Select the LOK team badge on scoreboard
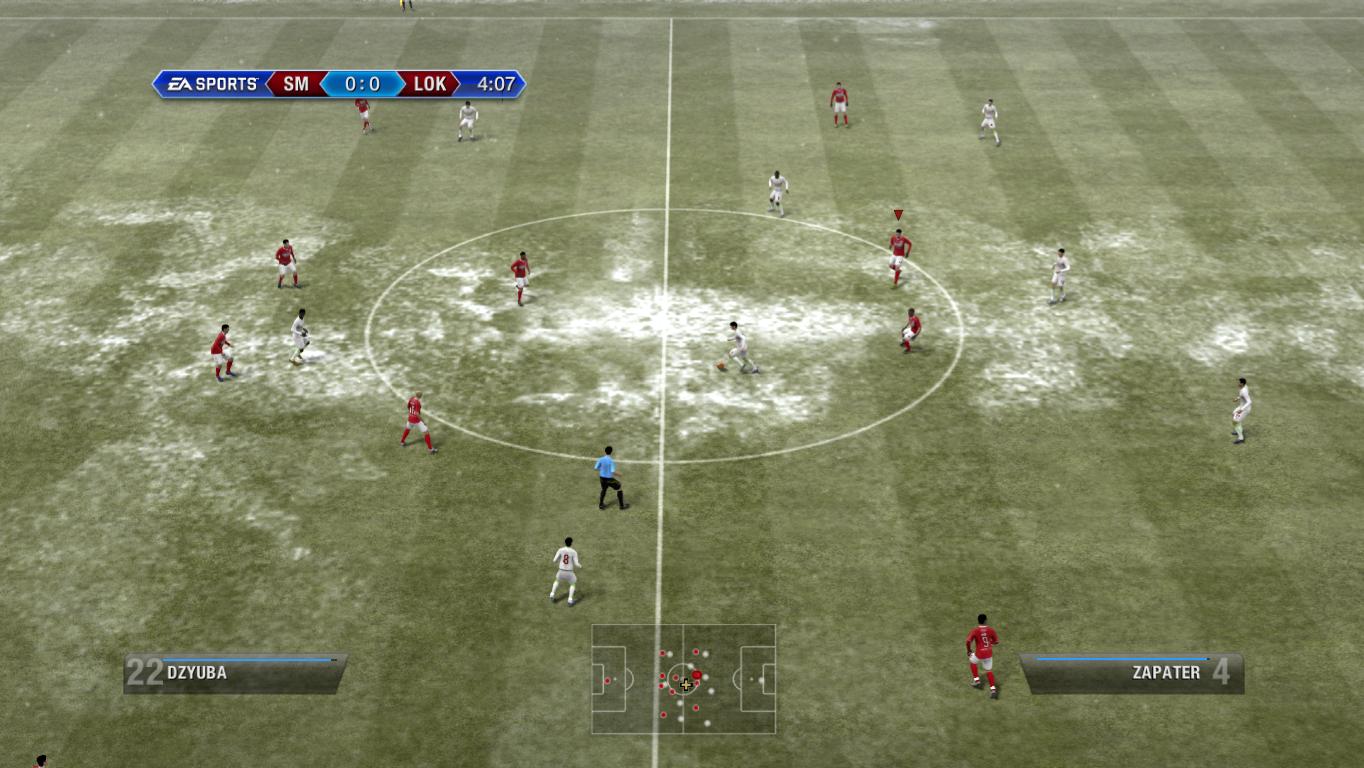Image resolution: width=1364 pixels, height=768 pixels. click(x=428, y=85)
